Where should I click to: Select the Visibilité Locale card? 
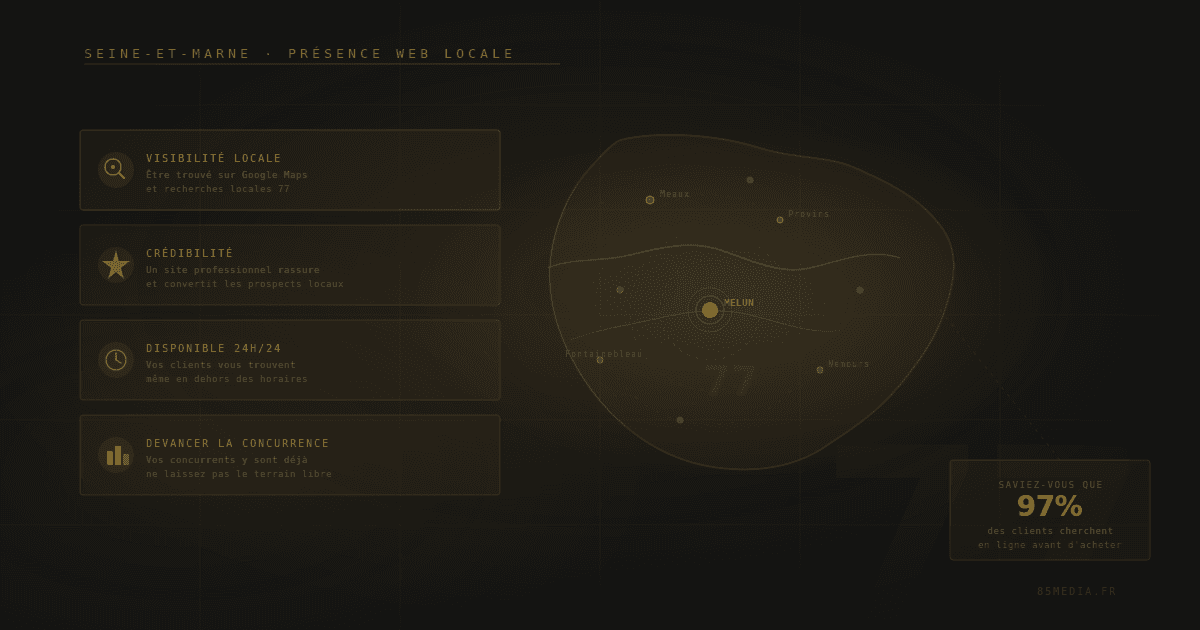tap(290, 170)
